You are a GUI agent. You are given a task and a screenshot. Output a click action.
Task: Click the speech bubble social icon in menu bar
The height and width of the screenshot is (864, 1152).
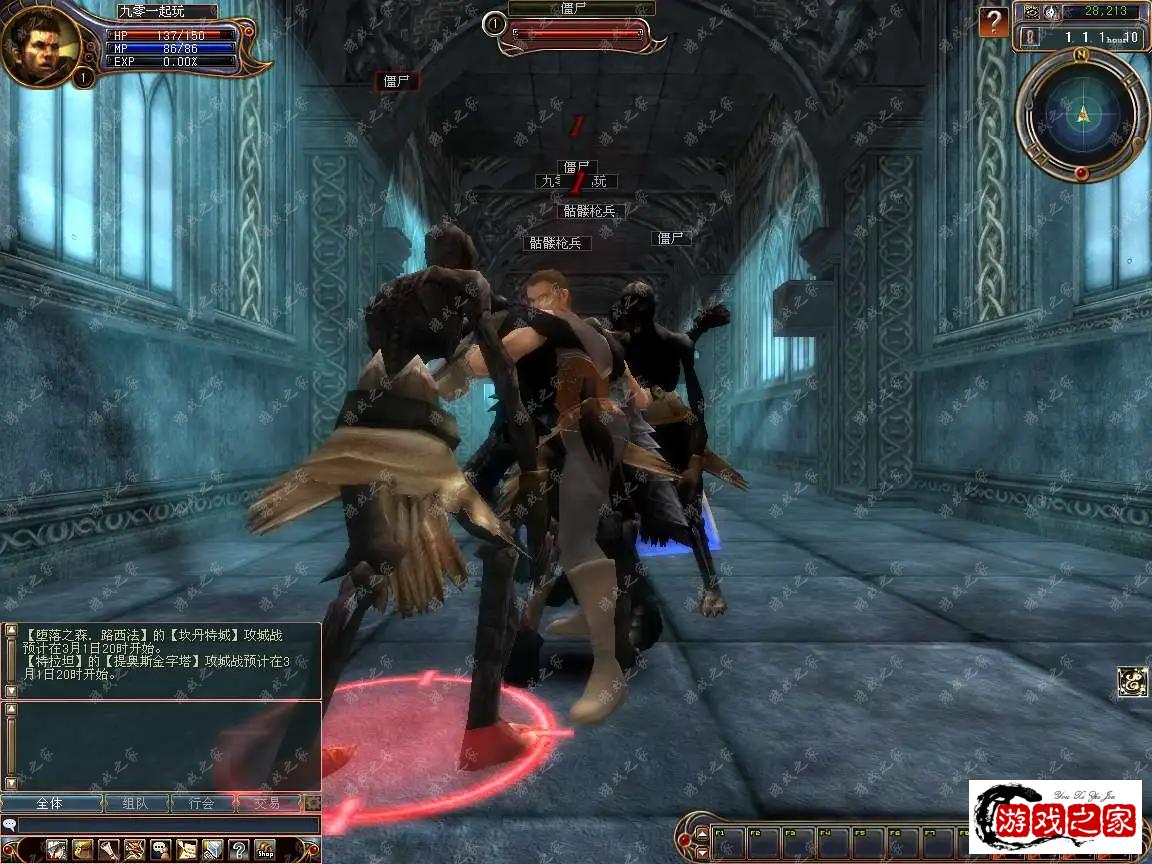(160, 851)
